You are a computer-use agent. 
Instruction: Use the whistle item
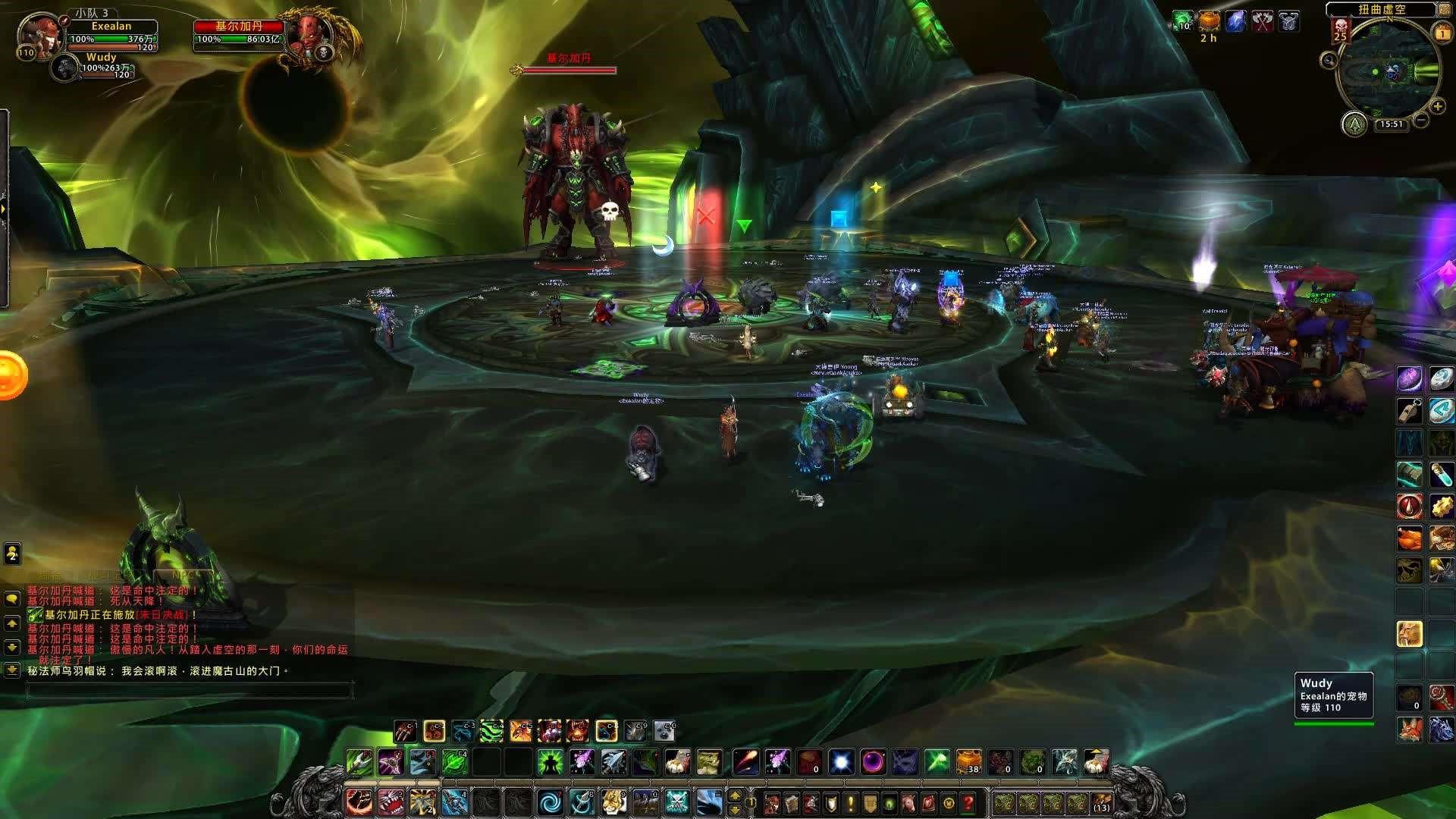(1410, 410)
